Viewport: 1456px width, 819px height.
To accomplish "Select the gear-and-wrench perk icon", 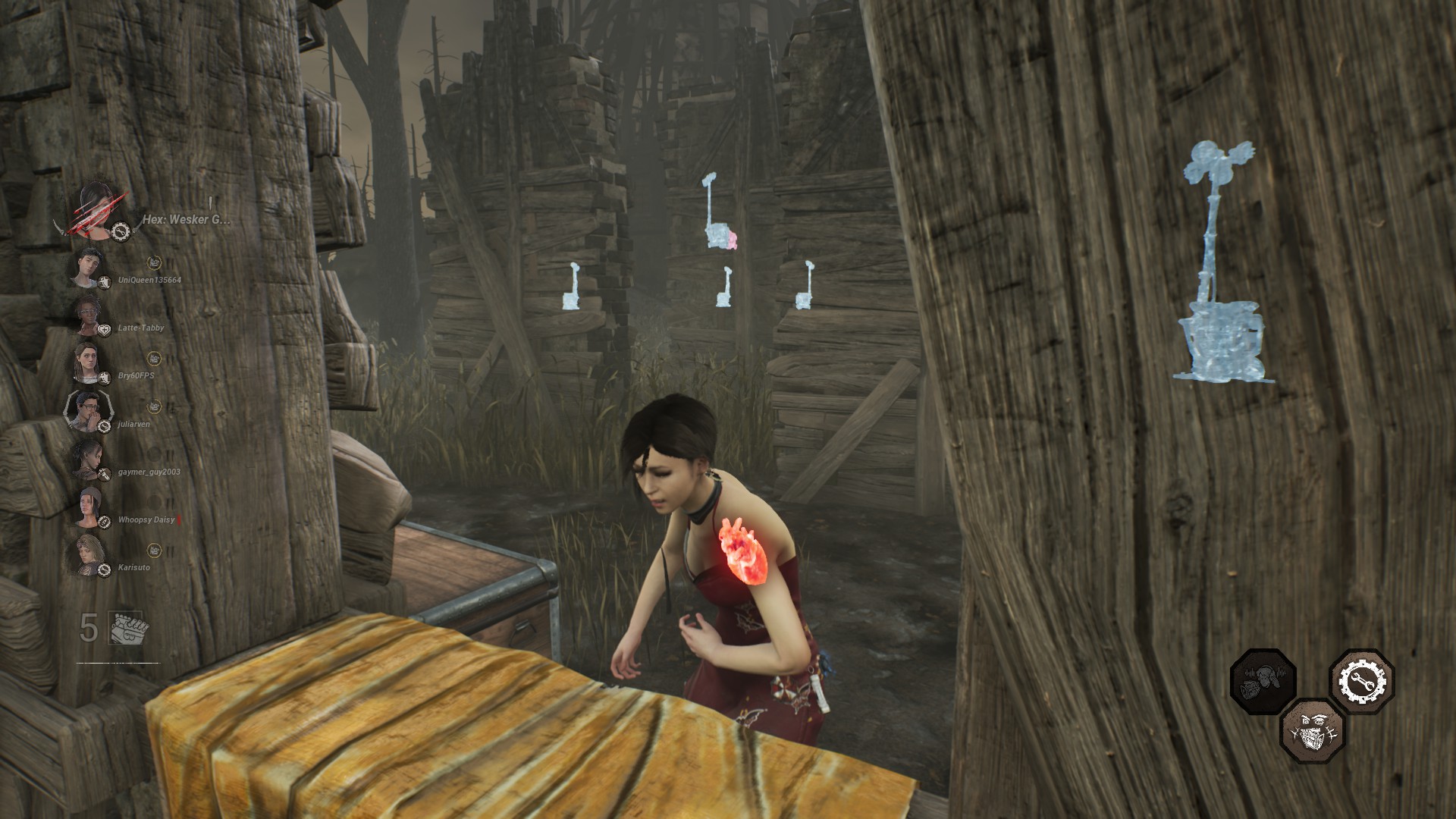I will (x=1361, y=681).
